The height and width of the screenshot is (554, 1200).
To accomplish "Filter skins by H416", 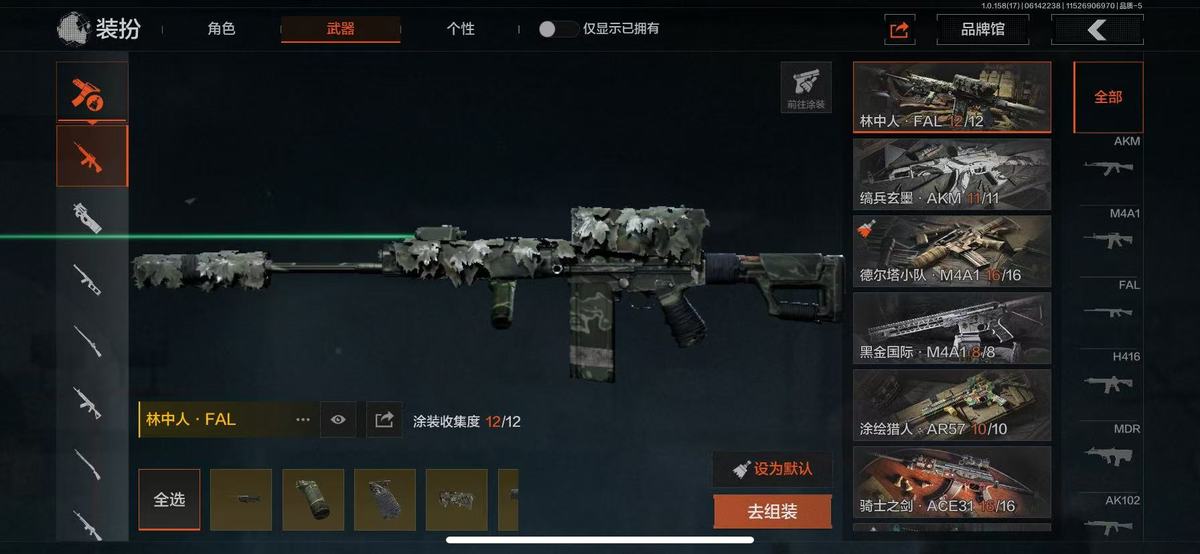I will pos(1108,375).
